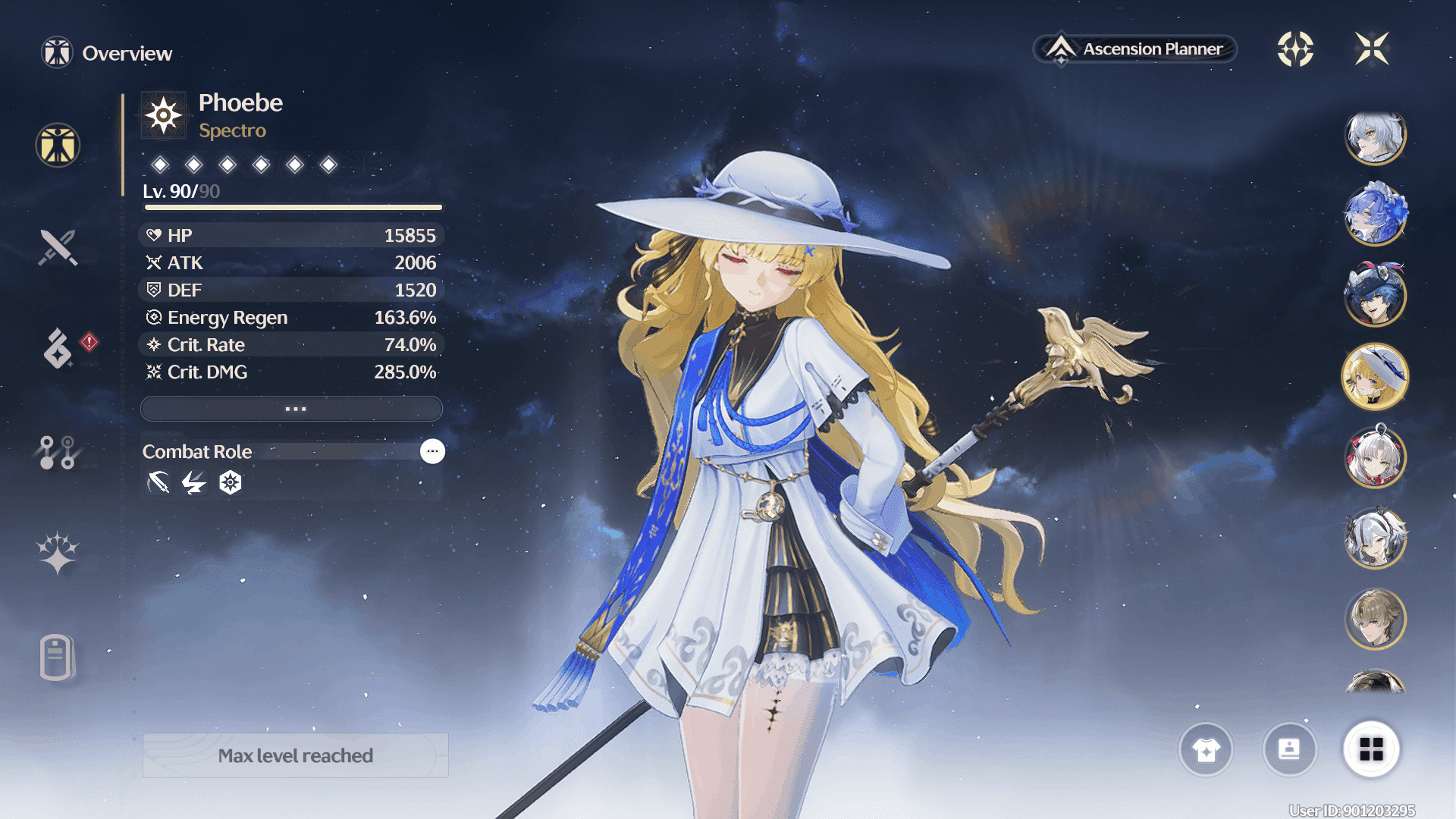Select Phoebe's highlighted portrait
Image resolution: width=1456 pixels, height=819 pixels.
click(x=1375, y=377)
